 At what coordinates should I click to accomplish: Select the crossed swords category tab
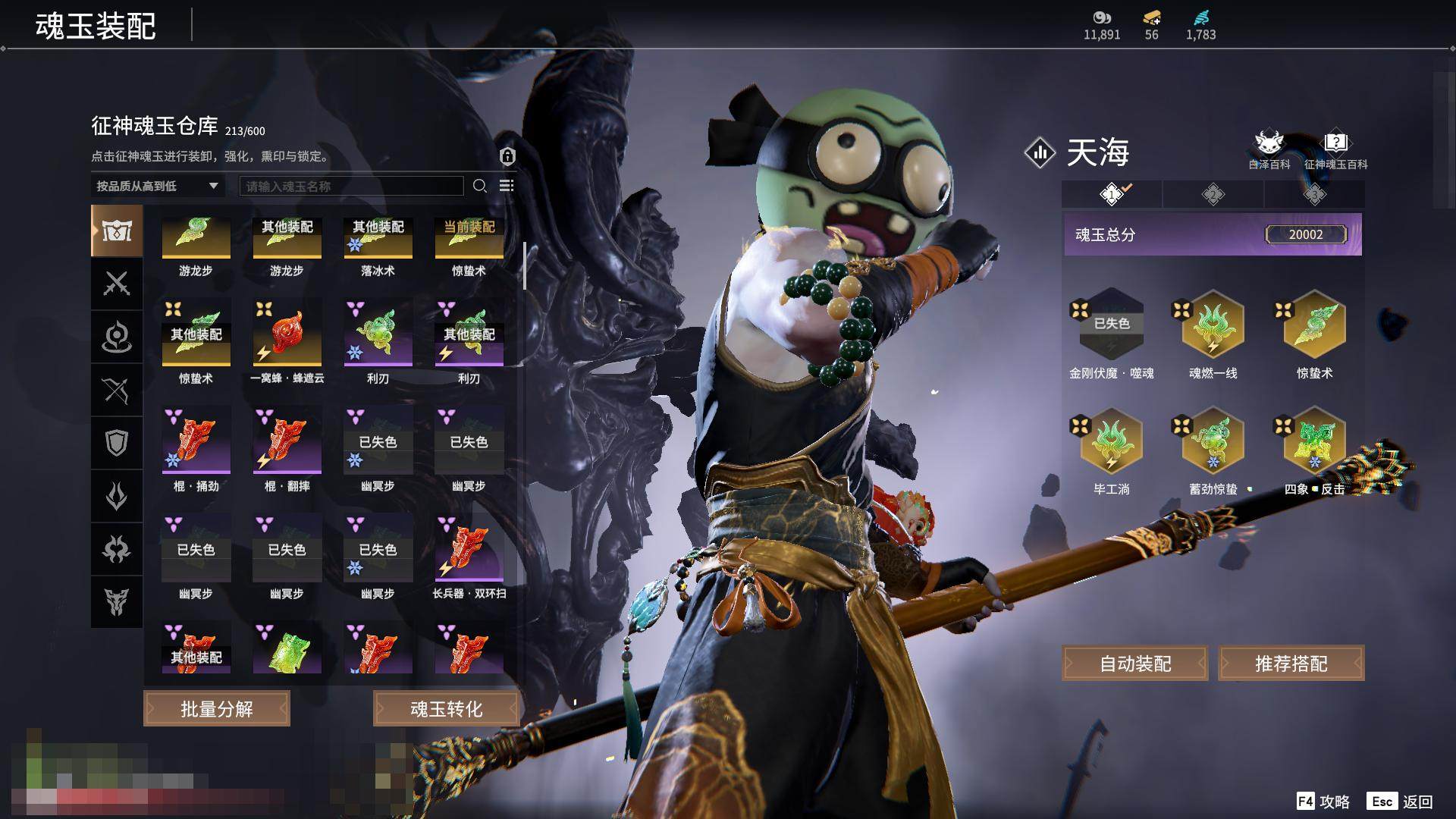click(117, 284)
